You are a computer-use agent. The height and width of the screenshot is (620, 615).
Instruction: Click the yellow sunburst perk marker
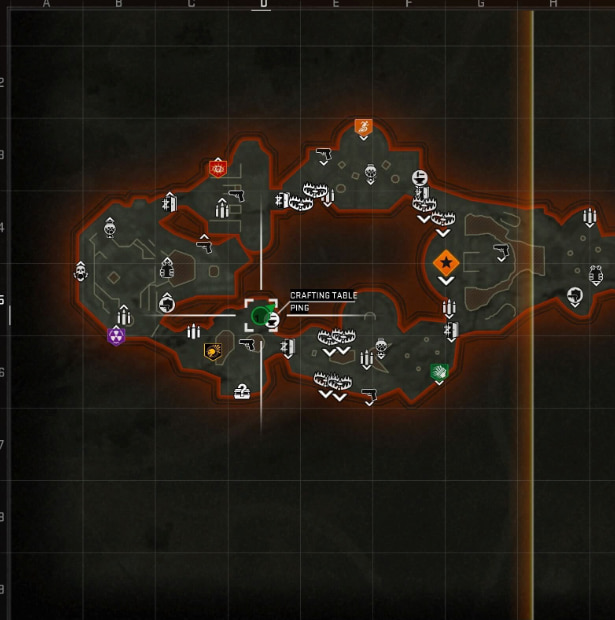pos(212,351)
